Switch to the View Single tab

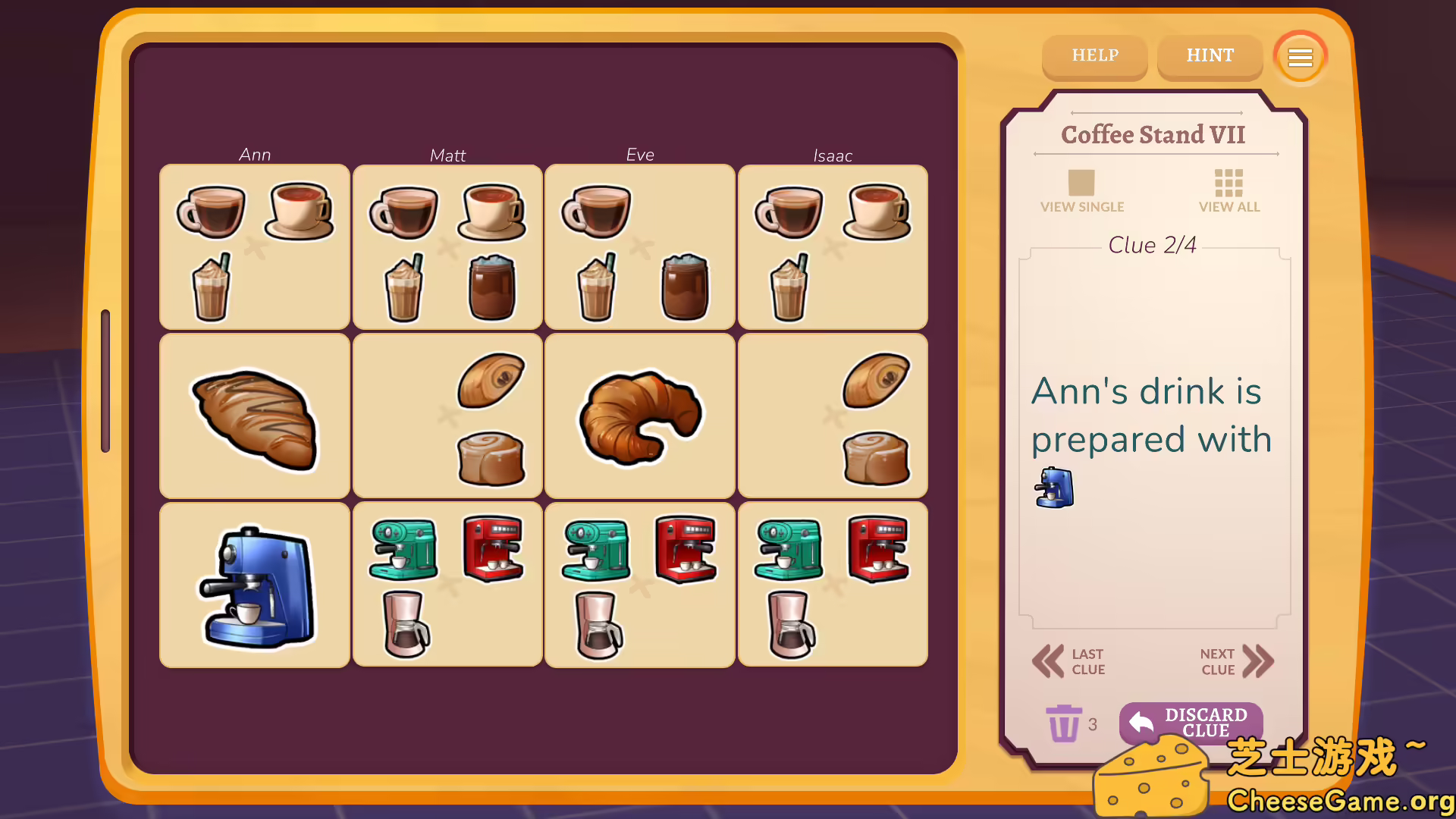(x=1082, y=191)
